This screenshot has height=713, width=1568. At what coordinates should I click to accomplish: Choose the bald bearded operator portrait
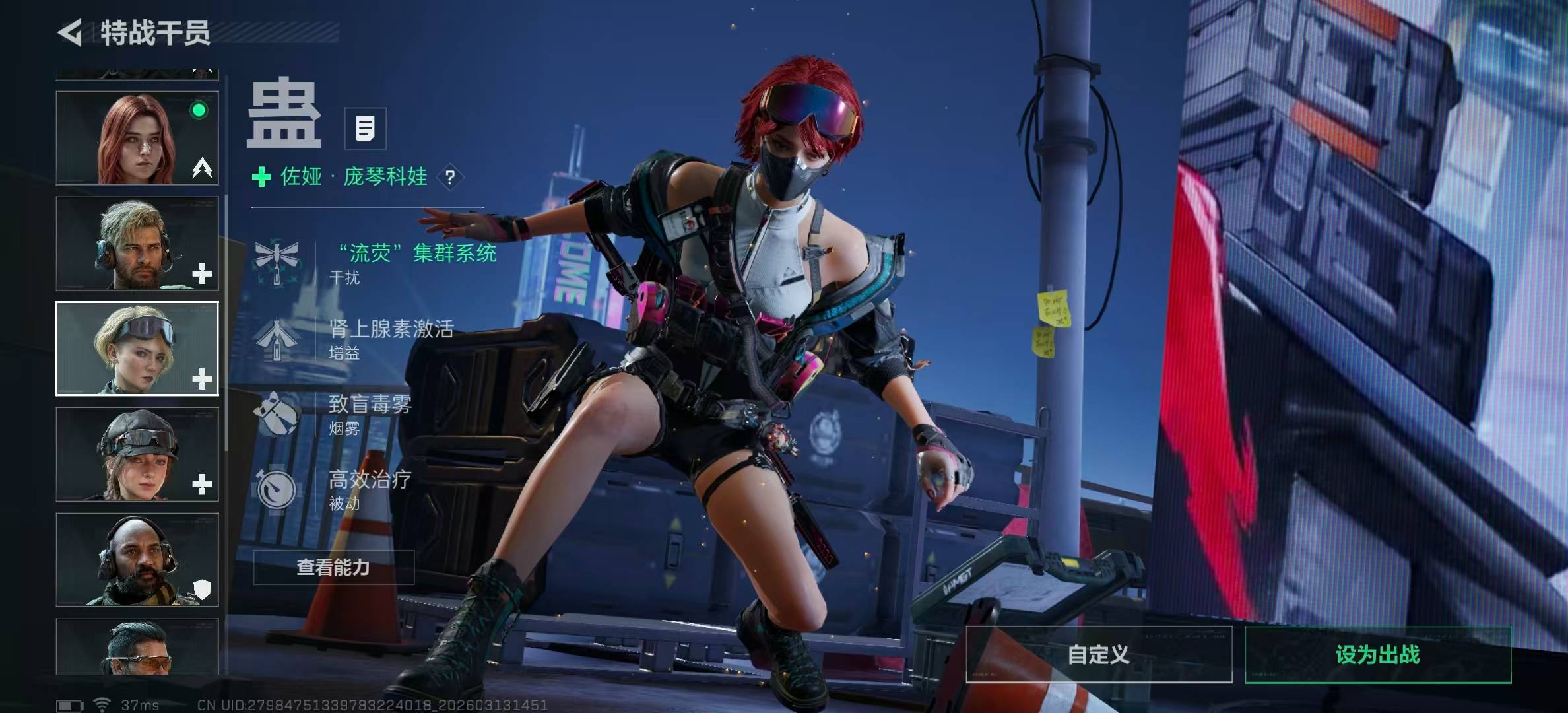(137, 560)
